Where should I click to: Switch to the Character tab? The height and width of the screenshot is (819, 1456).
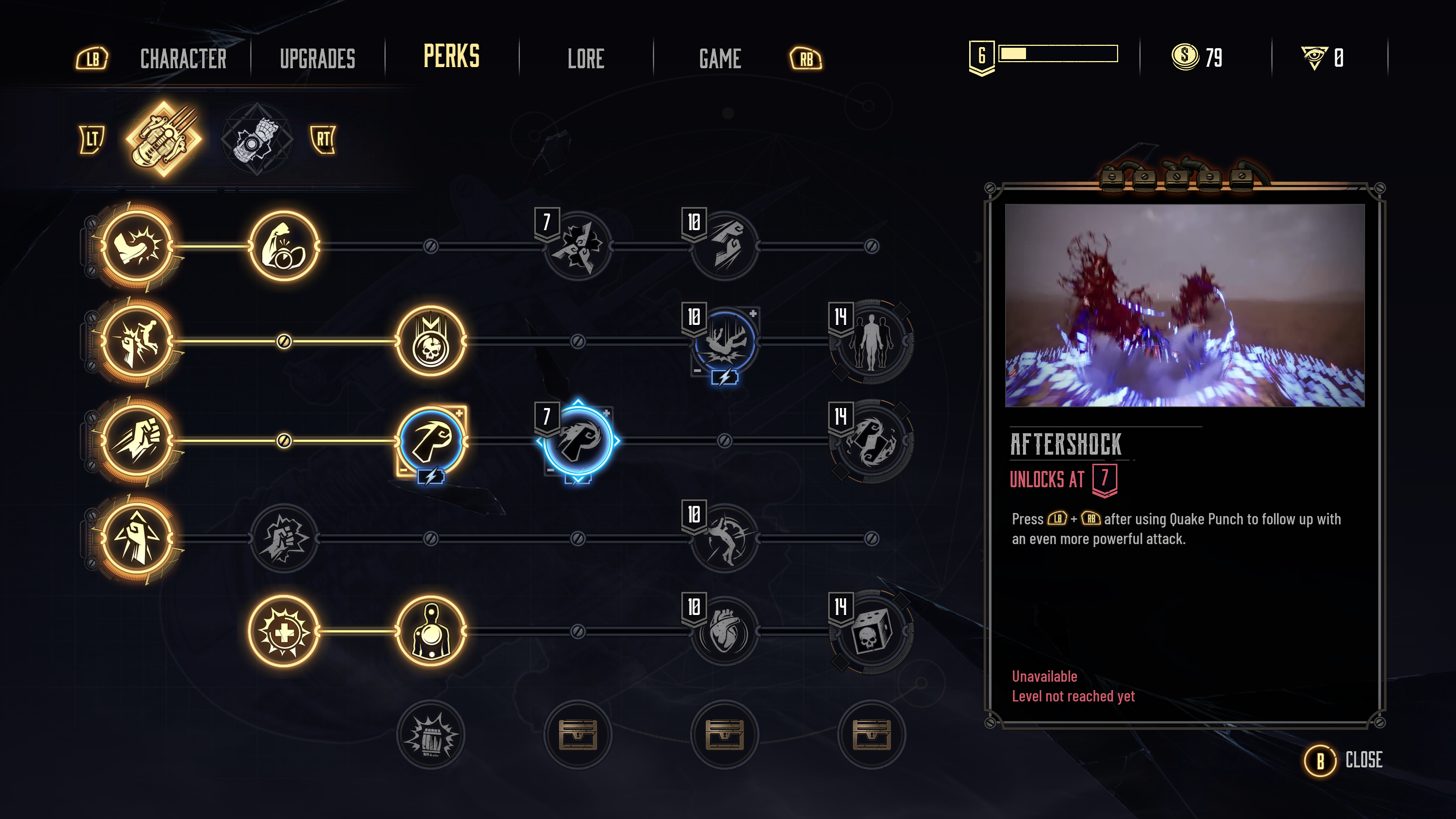click(x=183, y=58)
